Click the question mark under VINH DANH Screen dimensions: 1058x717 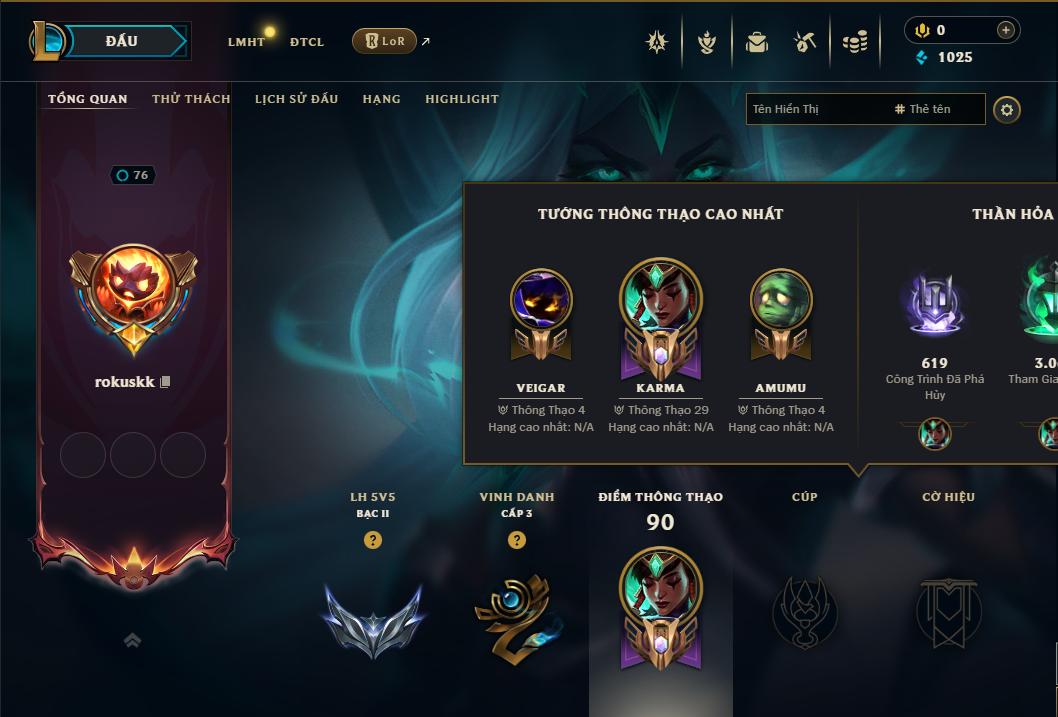(x=516, y=540)
